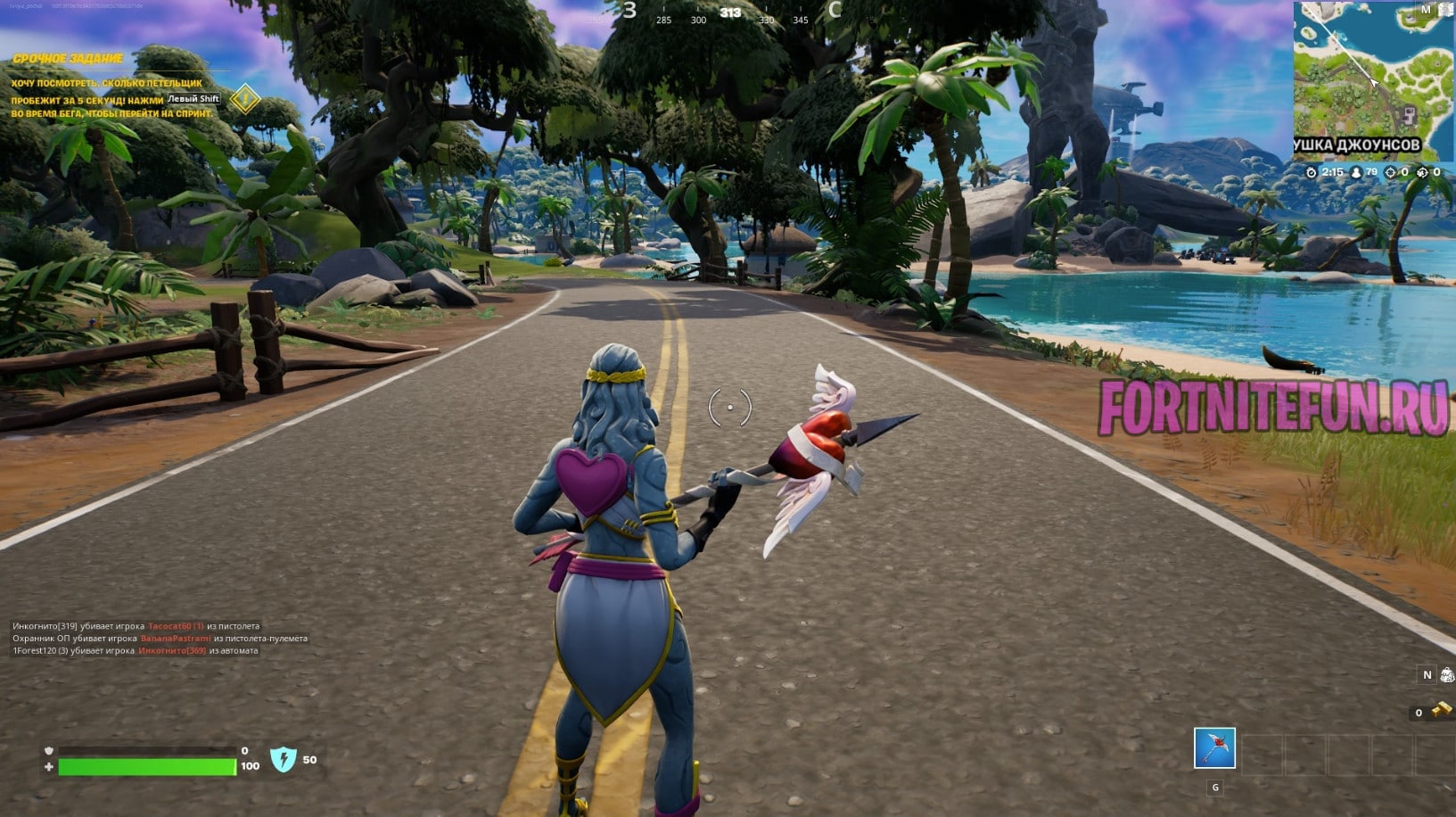Open the minimap in the corner
The height and width of the screenshot is (817, 1456).
click(x=1372, y=78)
